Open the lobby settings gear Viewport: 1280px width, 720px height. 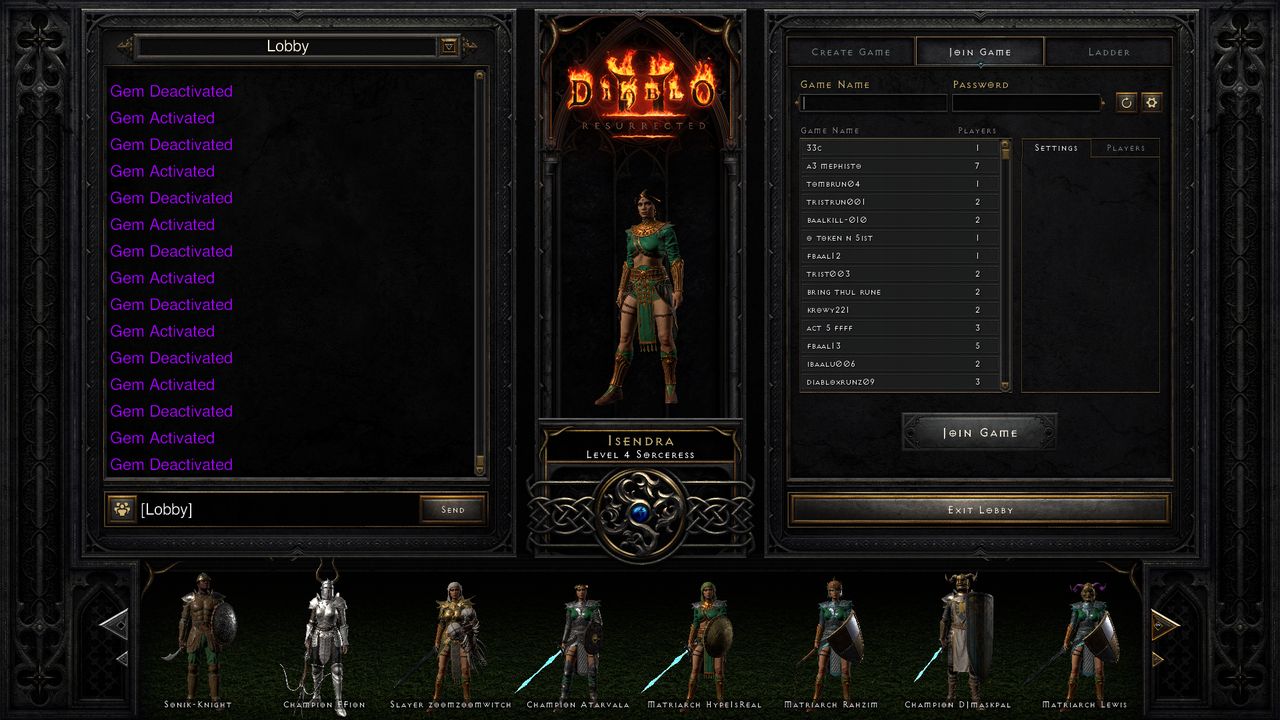tap(1153, 102)
